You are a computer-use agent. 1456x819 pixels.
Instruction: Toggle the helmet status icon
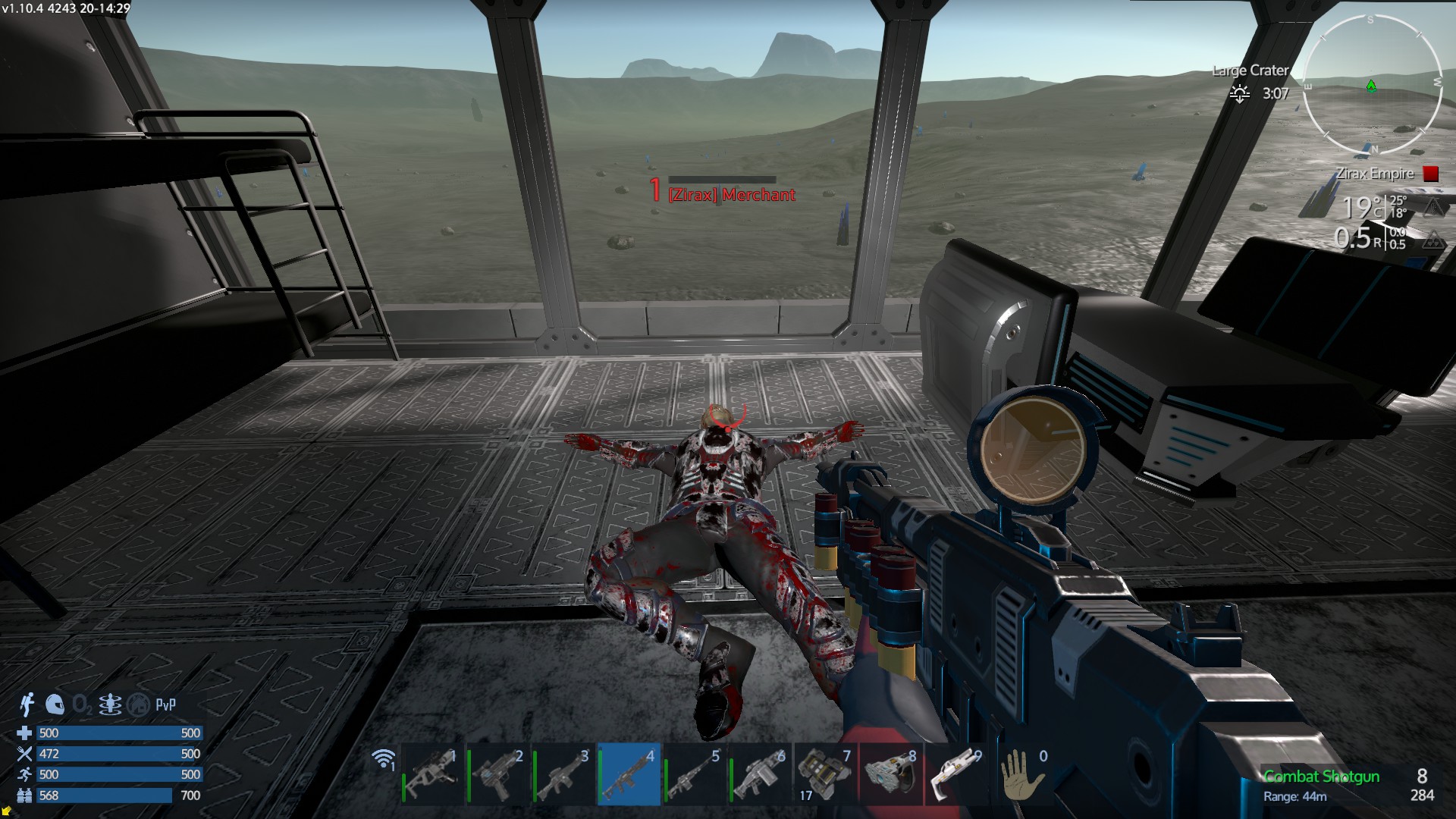pos(54,704)
